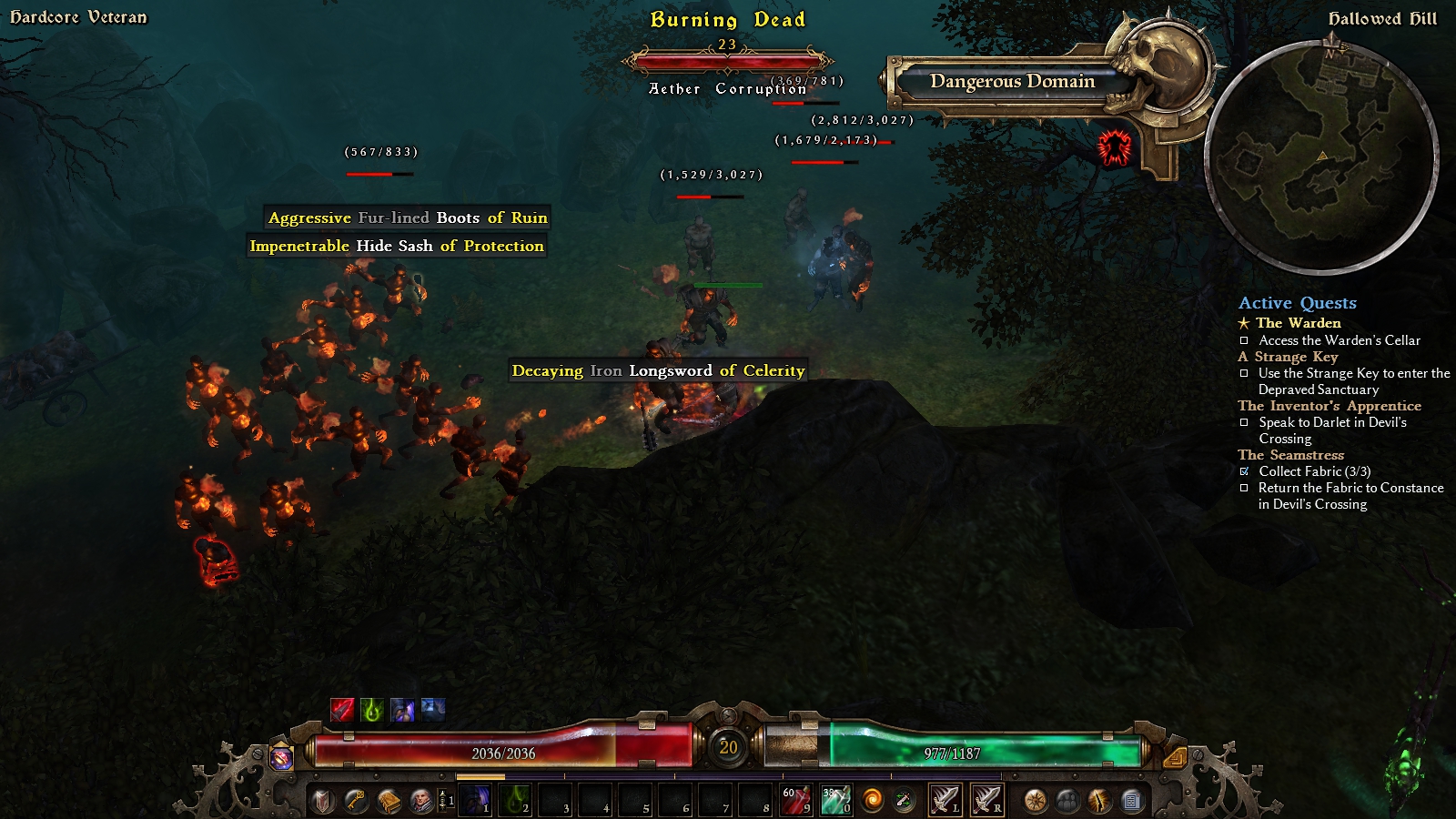Open the character sheet shield icon
The width and height of the screenshot is (1456, 819).
pyautogui.click(x=323, y=801)
